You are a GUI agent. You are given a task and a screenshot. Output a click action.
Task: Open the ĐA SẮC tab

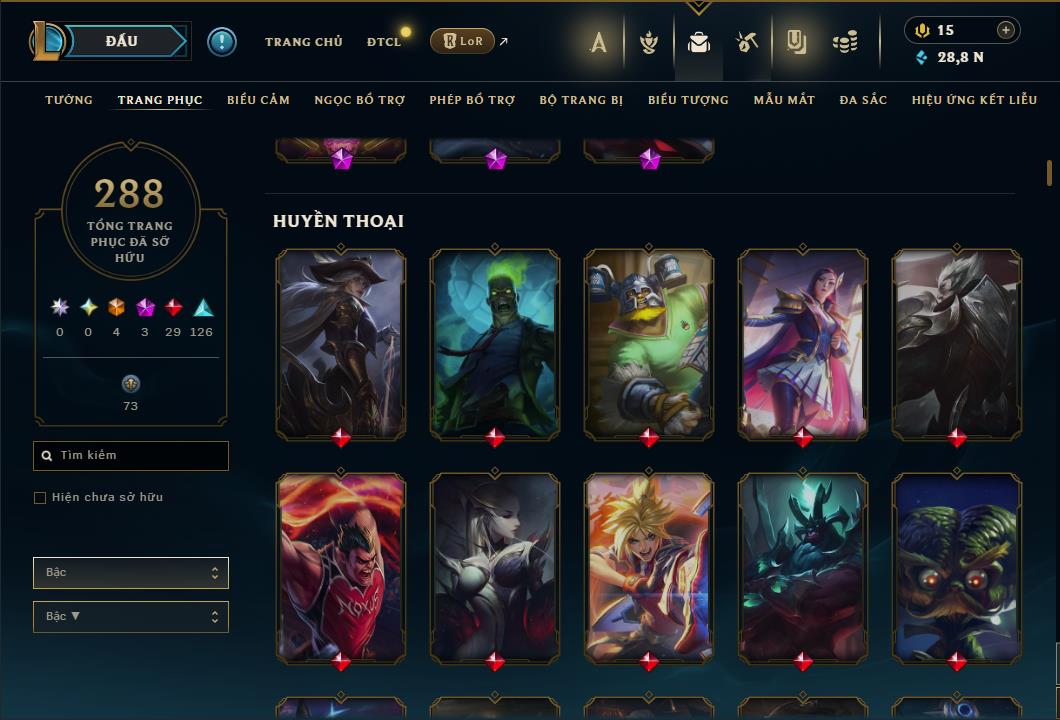click(863, 100)
